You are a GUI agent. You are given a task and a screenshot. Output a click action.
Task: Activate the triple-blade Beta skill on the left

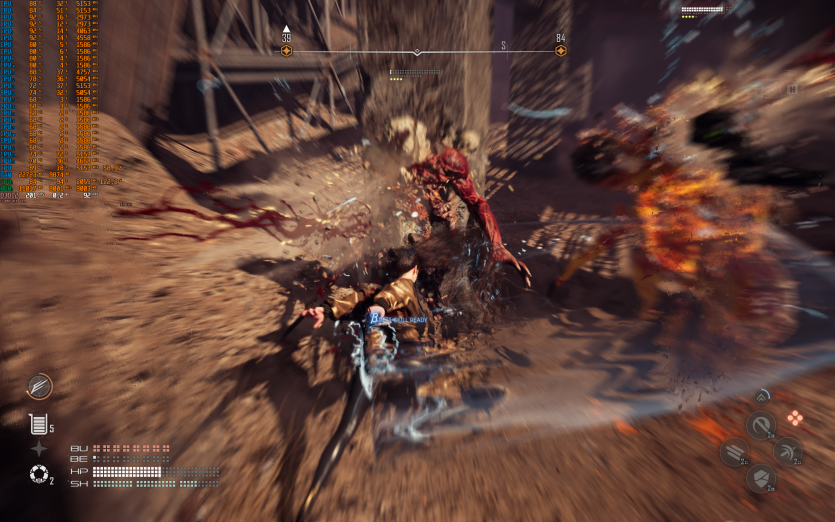pyautogui.click(x=733, y=452)
